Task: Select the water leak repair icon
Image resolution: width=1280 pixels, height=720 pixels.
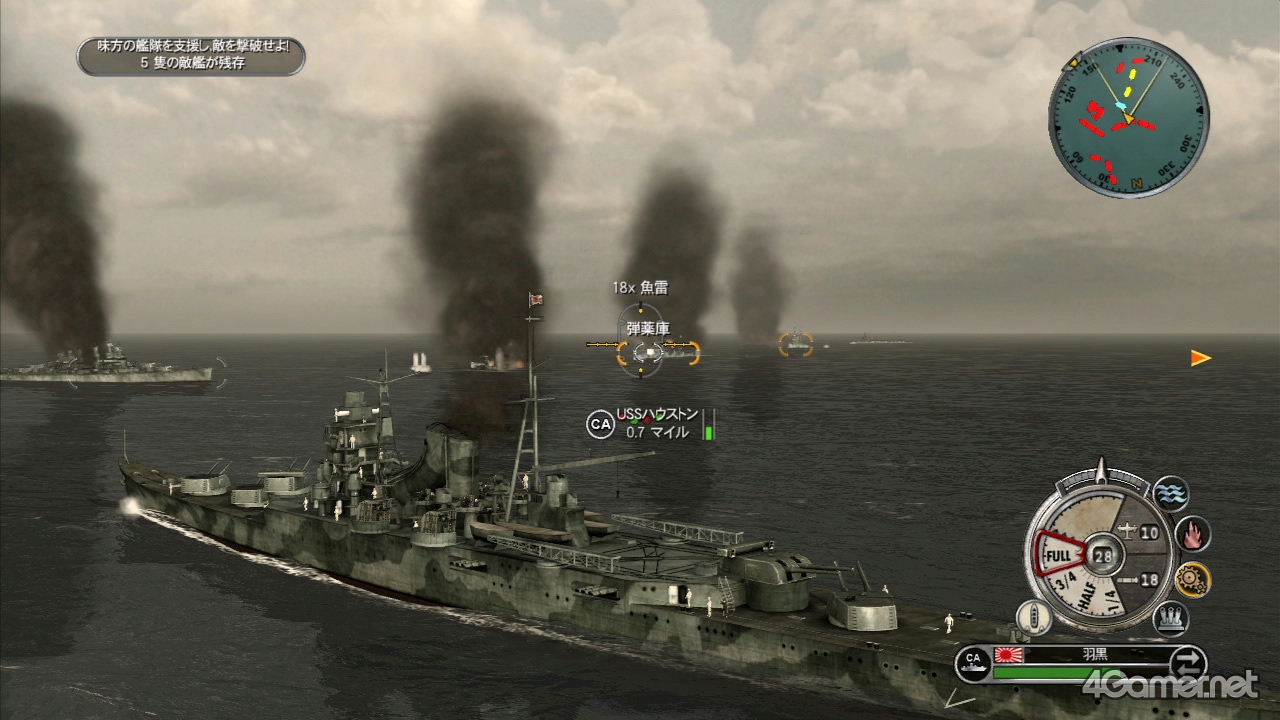Action: pos(1170,493)
